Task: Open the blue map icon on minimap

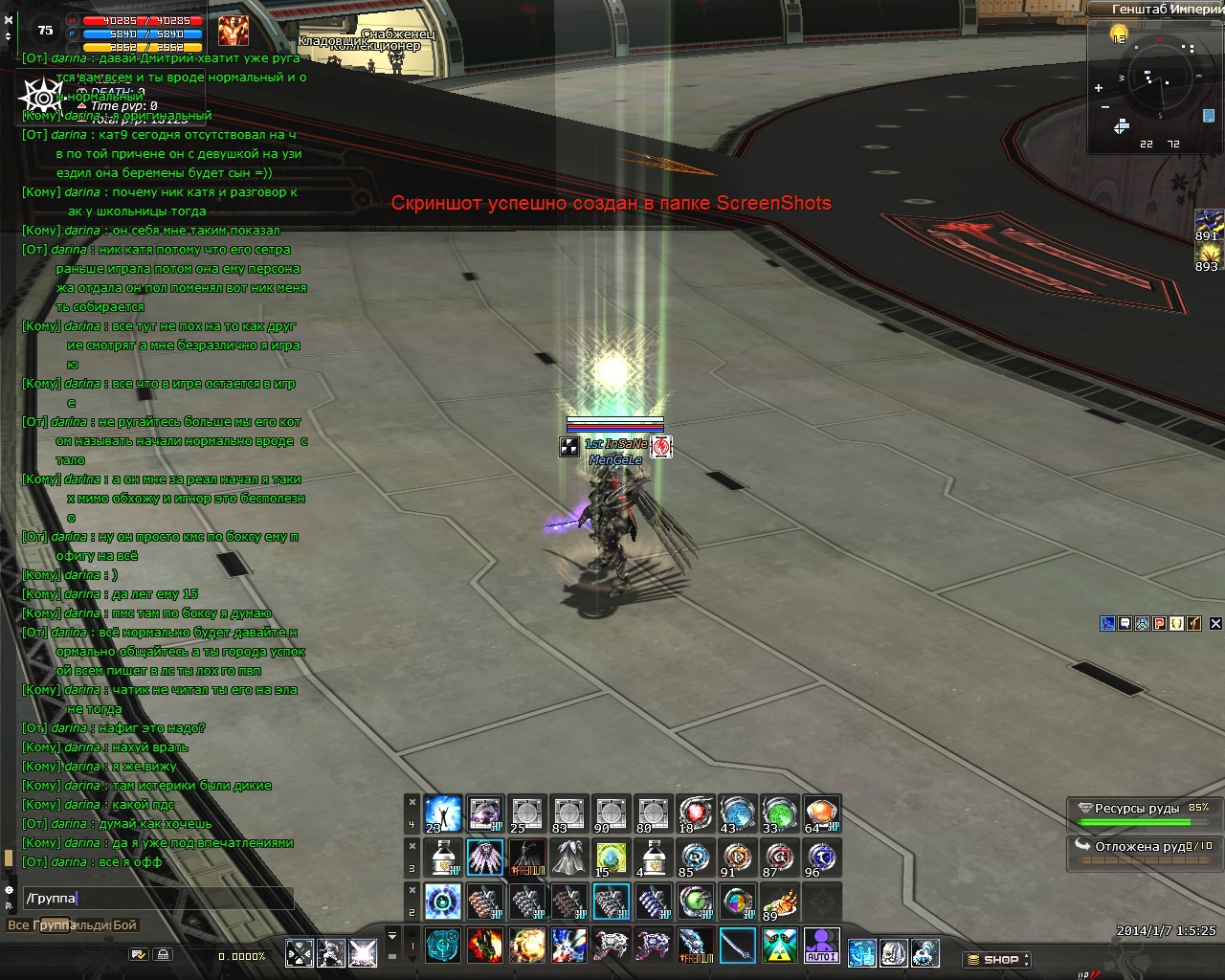Action: (x=1209, y=116)
